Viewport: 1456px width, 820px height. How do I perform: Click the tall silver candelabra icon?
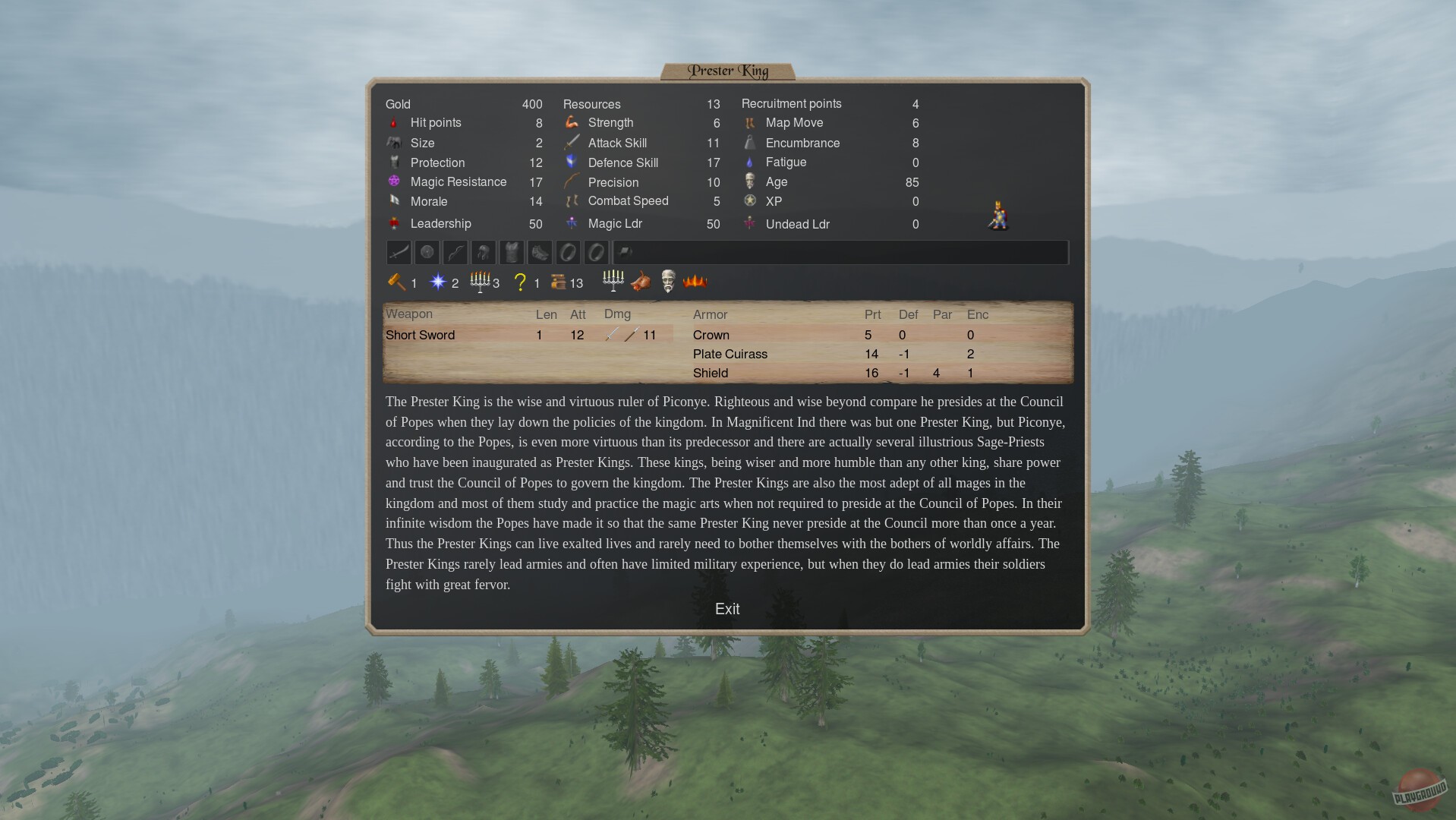613,282
